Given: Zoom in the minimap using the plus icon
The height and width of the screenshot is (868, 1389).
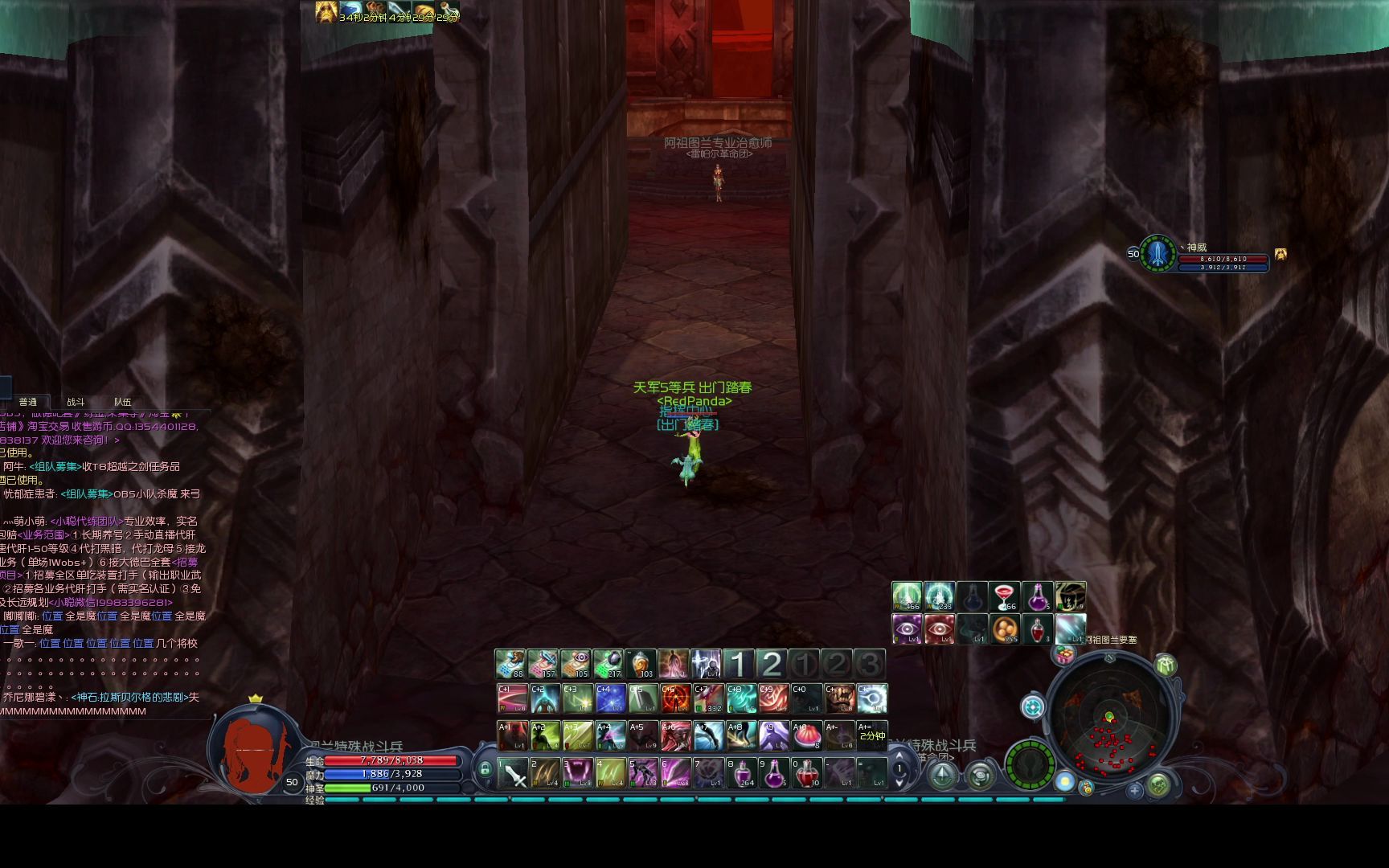Looking at the screenshot, I should pyautogui.click(x=1135, y=791).
